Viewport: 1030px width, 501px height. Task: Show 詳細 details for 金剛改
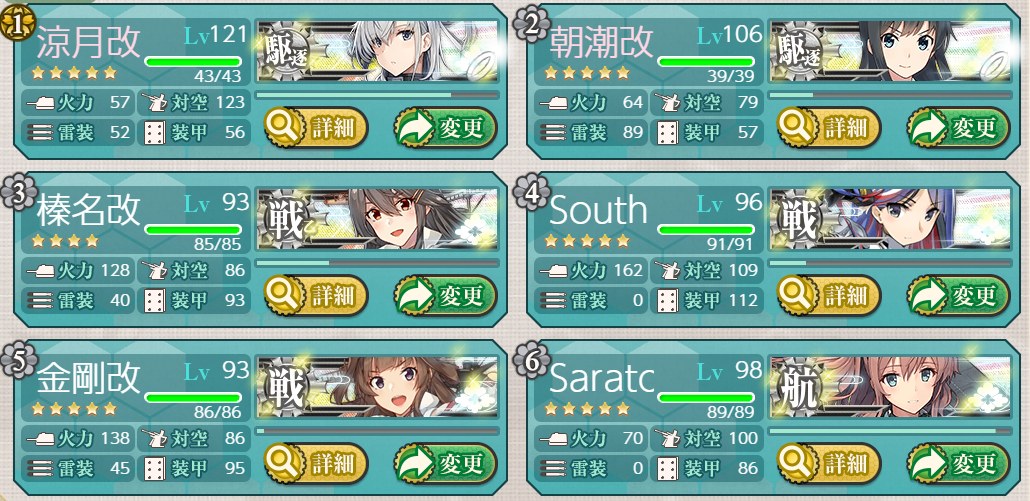tap(316, 463)
